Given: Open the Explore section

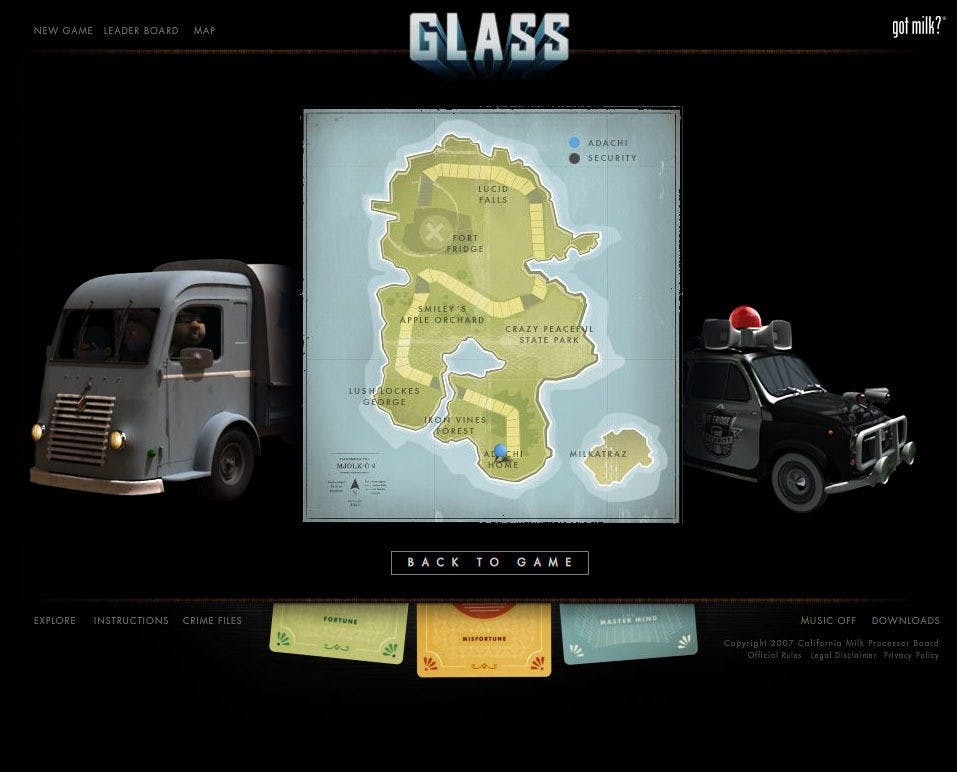Looking at the screenshot, I should coord(55,621).
